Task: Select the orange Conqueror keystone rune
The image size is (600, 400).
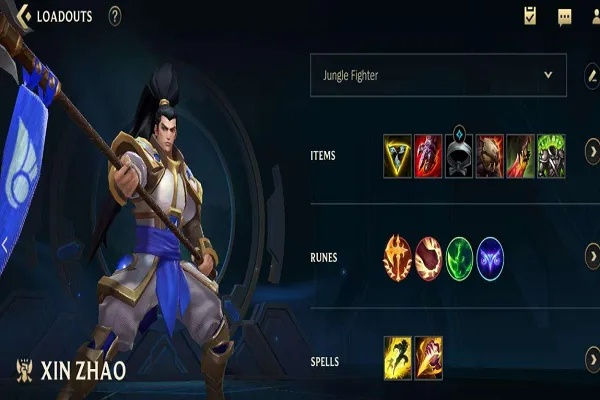Action: (x=398, y=256)
